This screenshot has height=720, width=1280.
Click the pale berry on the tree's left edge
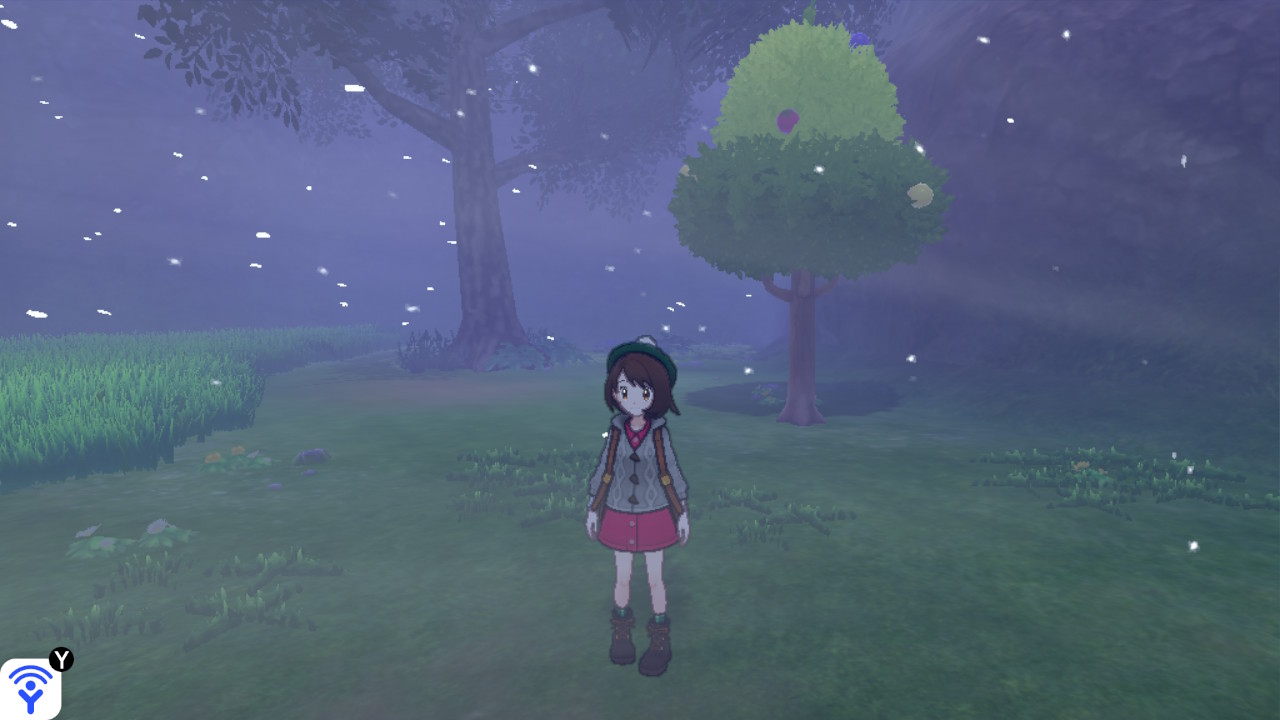(x=684, y=170)
